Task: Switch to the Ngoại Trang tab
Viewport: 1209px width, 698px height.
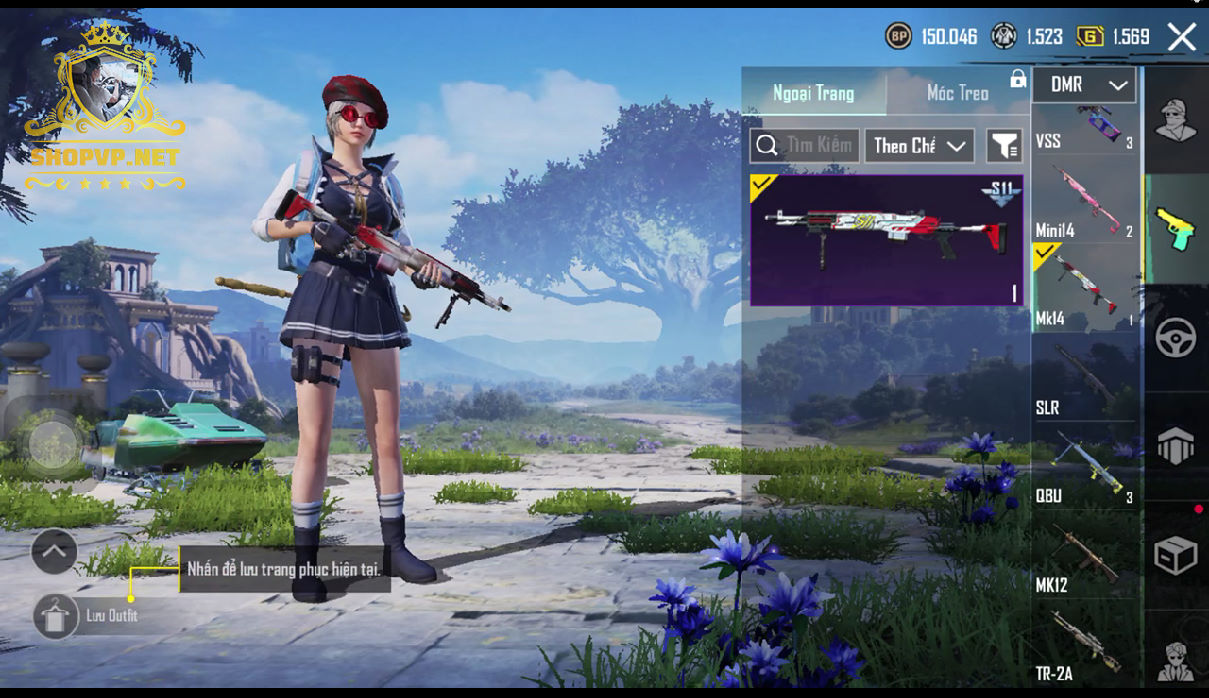Action: coord(814,93)
